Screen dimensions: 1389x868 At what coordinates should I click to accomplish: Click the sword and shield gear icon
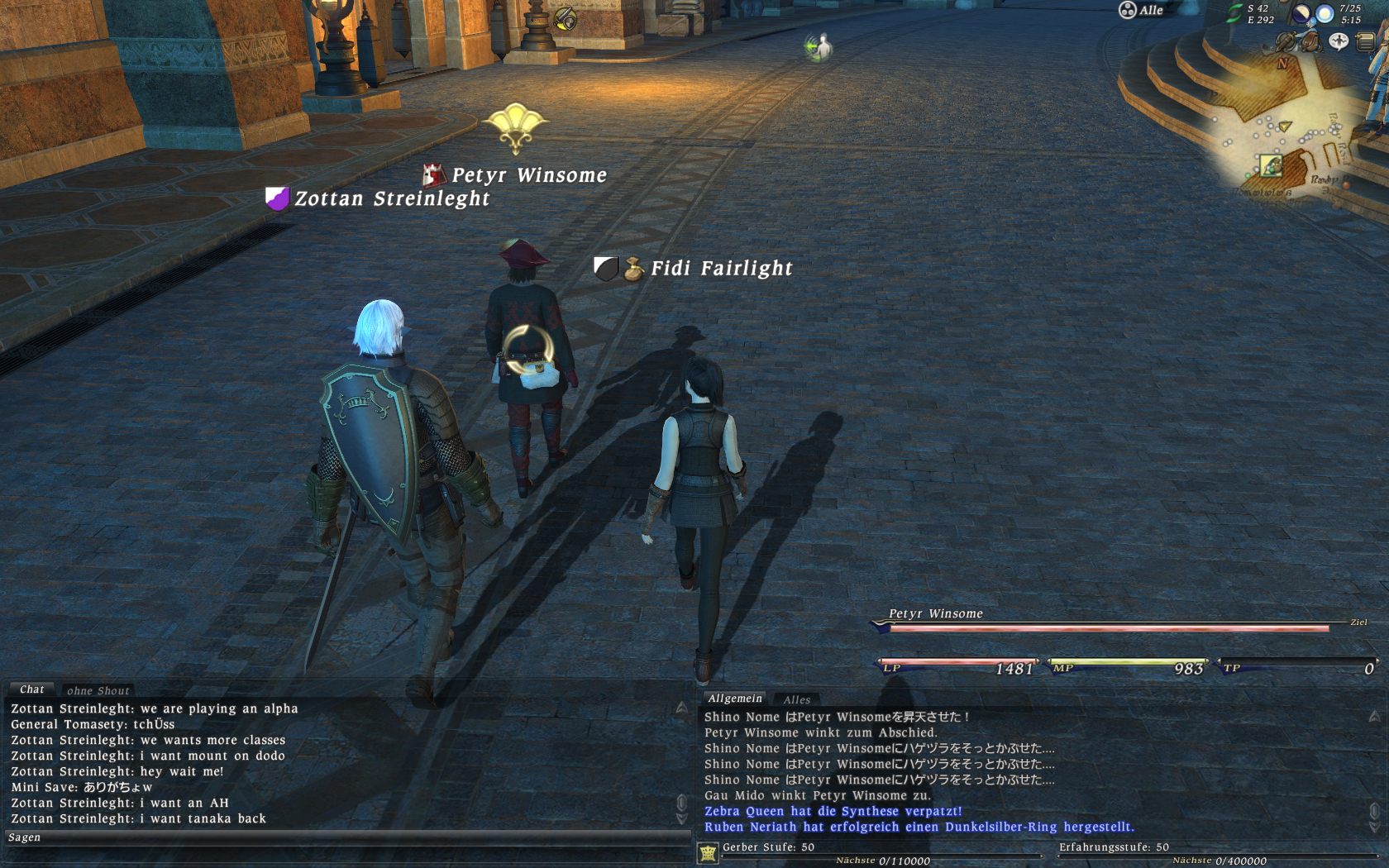click(x=1286, y=41)
